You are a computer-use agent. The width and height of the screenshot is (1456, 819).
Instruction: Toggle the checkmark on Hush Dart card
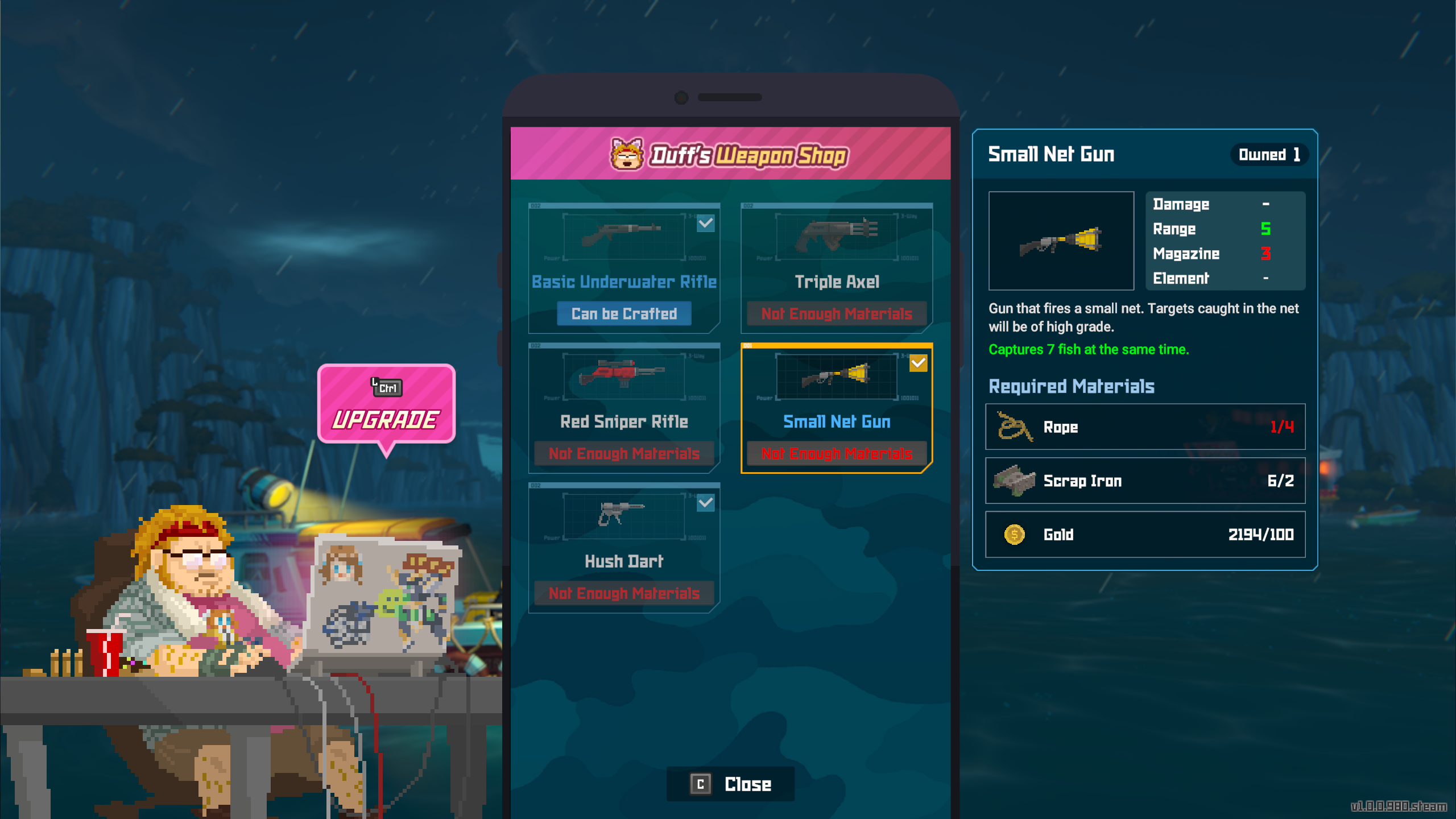[705, 503]
